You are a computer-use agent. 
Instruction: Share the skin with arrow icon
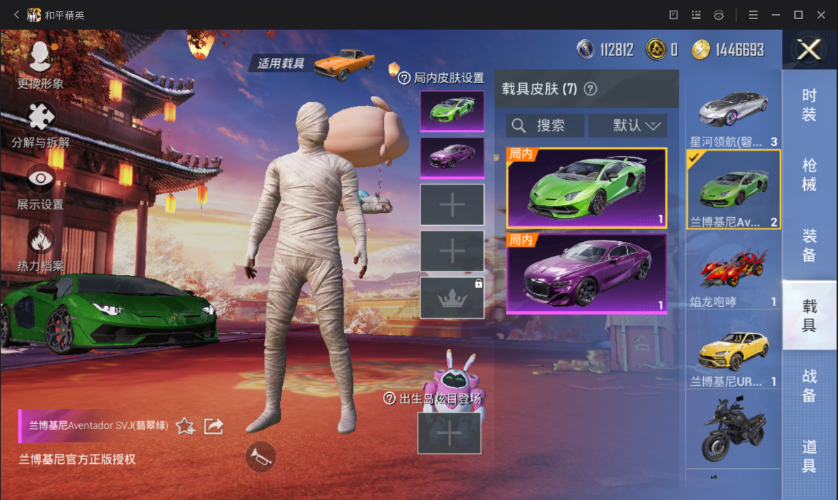click(x=213, y=426)
